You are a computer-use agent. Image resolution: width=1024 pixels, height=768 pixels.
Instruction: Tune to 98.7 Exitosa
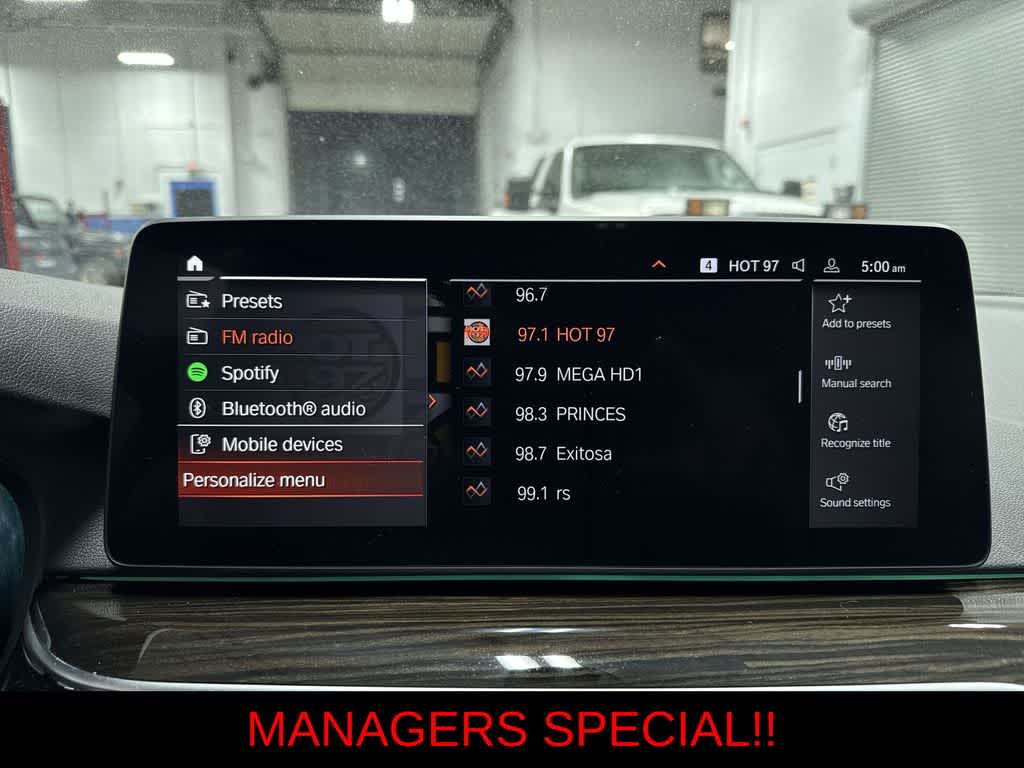[x=562, y=454]
